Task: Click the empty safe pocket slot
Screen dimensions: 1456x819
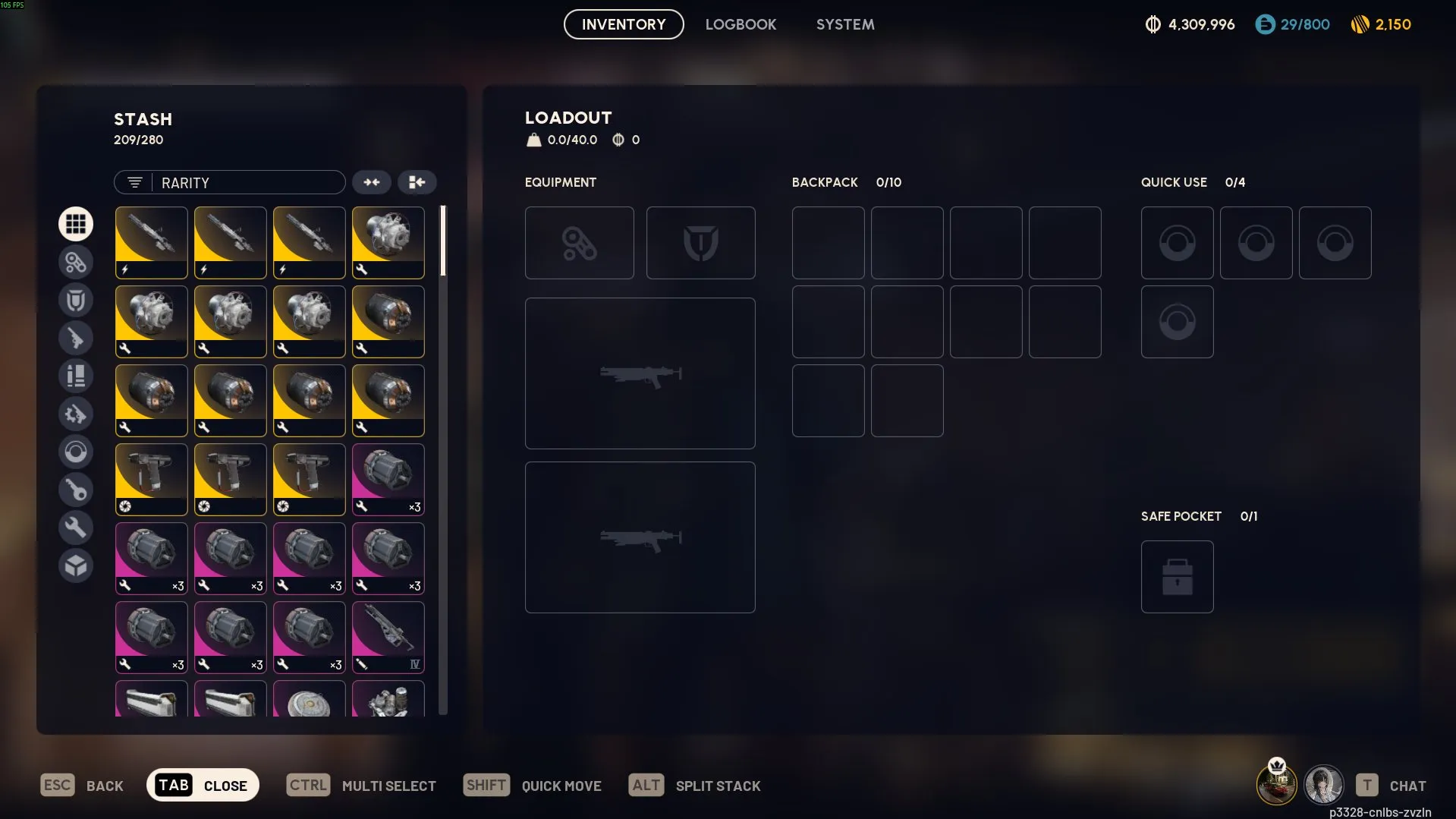Action: [x=1177, y=577]
